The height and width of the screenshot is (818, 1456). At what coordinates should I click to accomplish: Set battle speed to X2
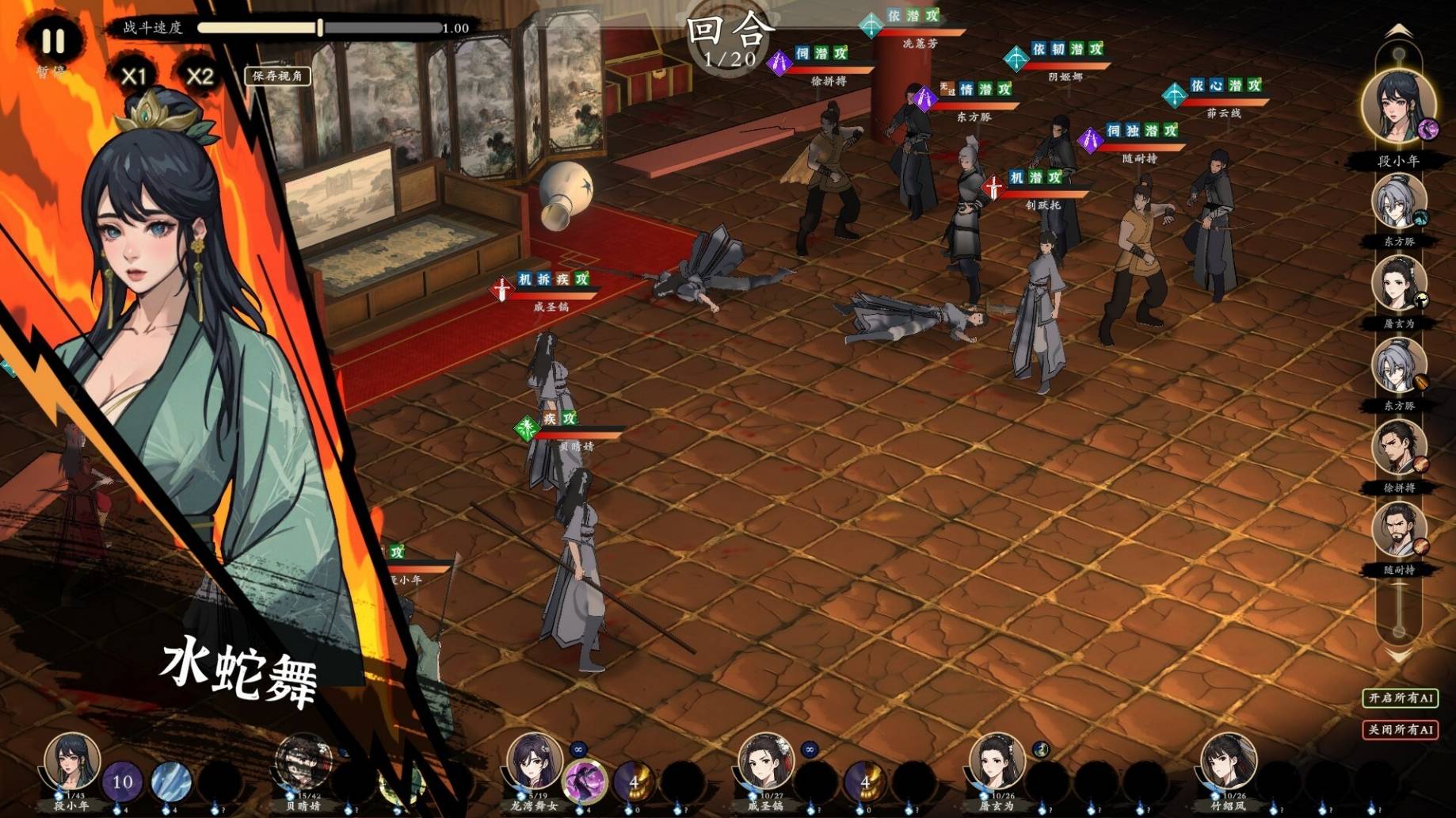200,76
